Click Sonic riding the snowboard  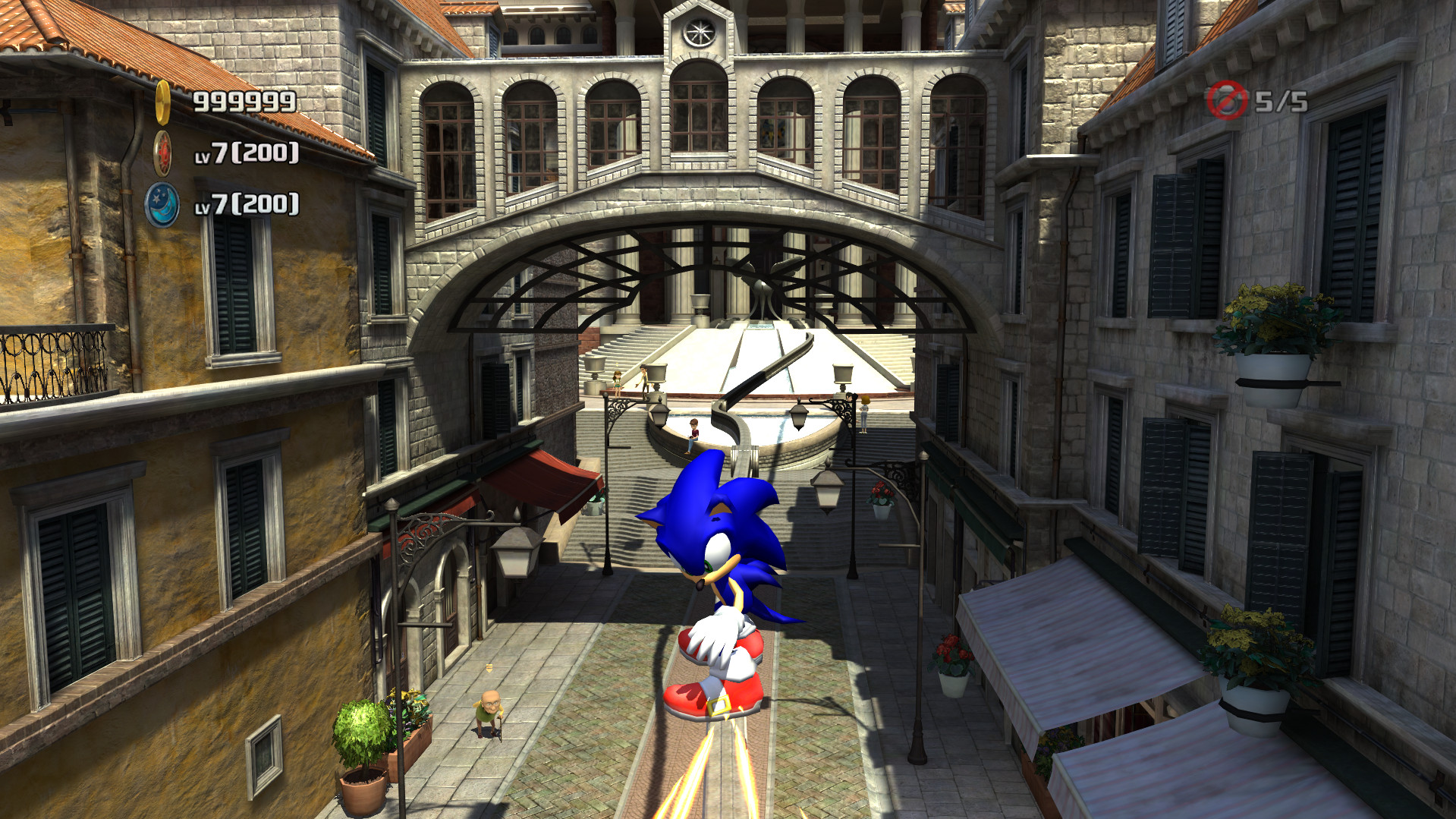point(721,600)
